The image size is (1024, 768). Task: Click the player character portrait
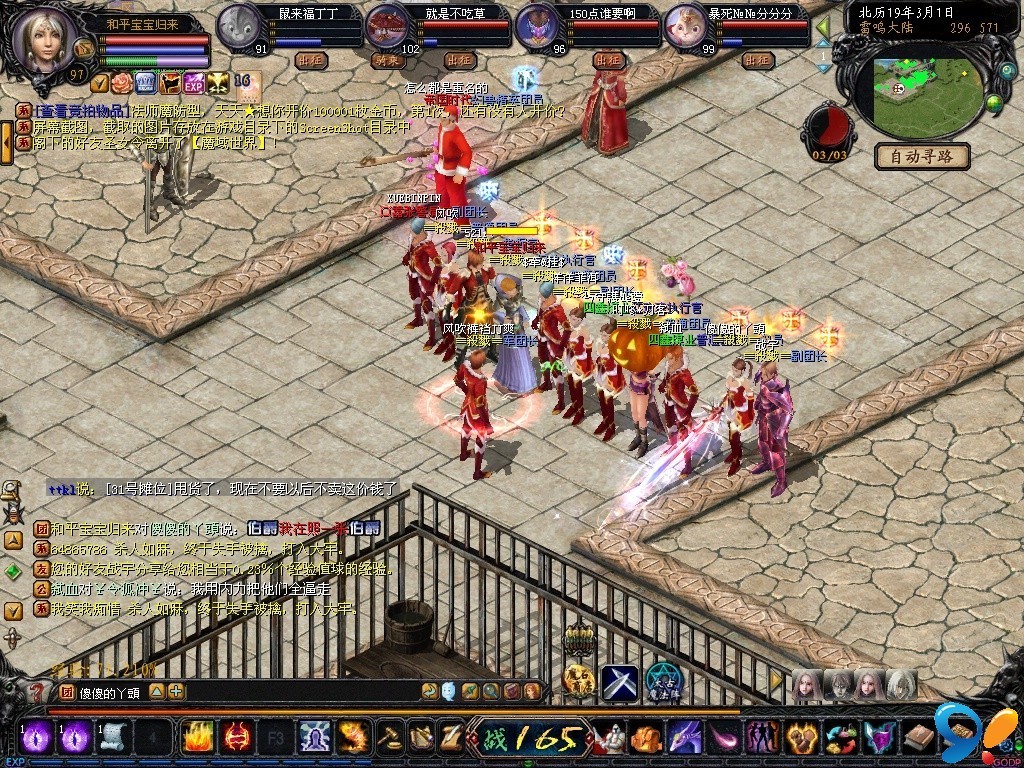(x=44, y=38)
